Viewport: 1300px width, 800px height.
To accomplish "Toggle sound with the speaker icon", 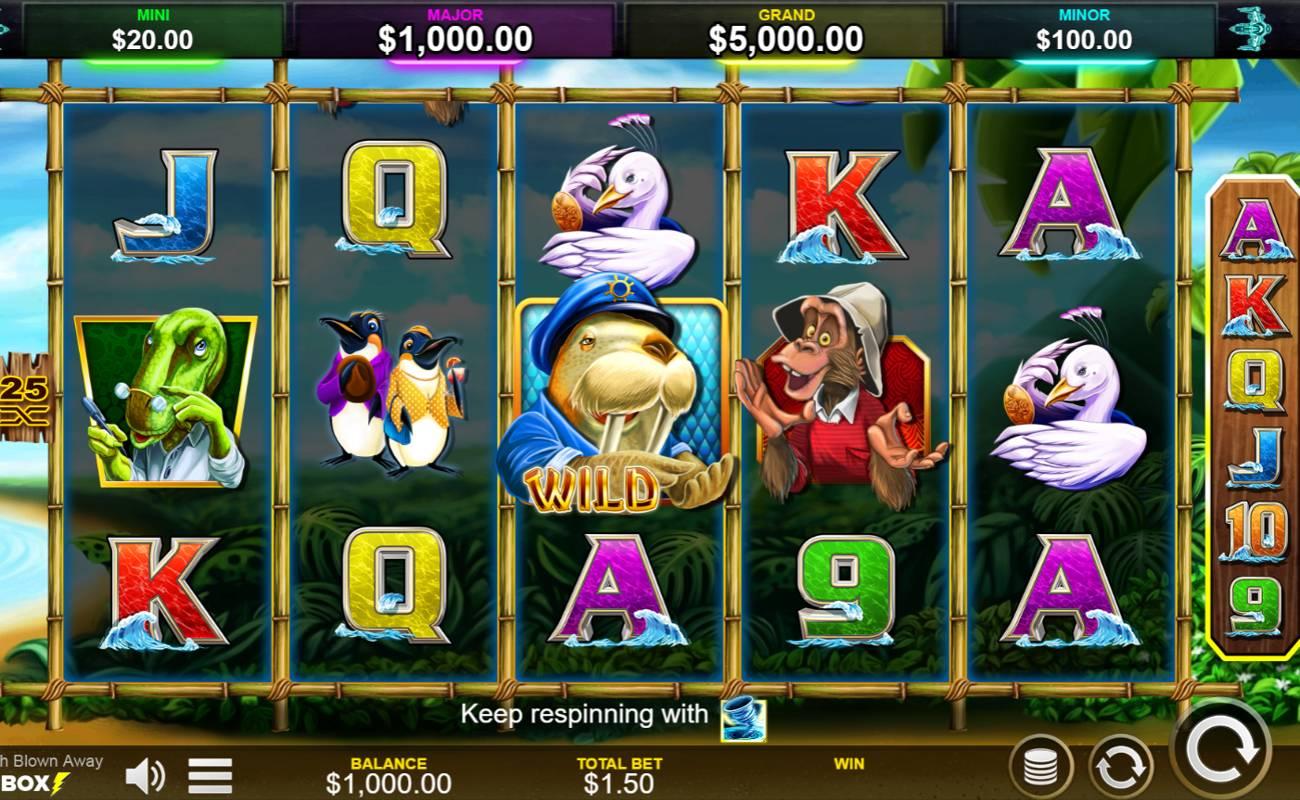I will click(x=146, y=776).
